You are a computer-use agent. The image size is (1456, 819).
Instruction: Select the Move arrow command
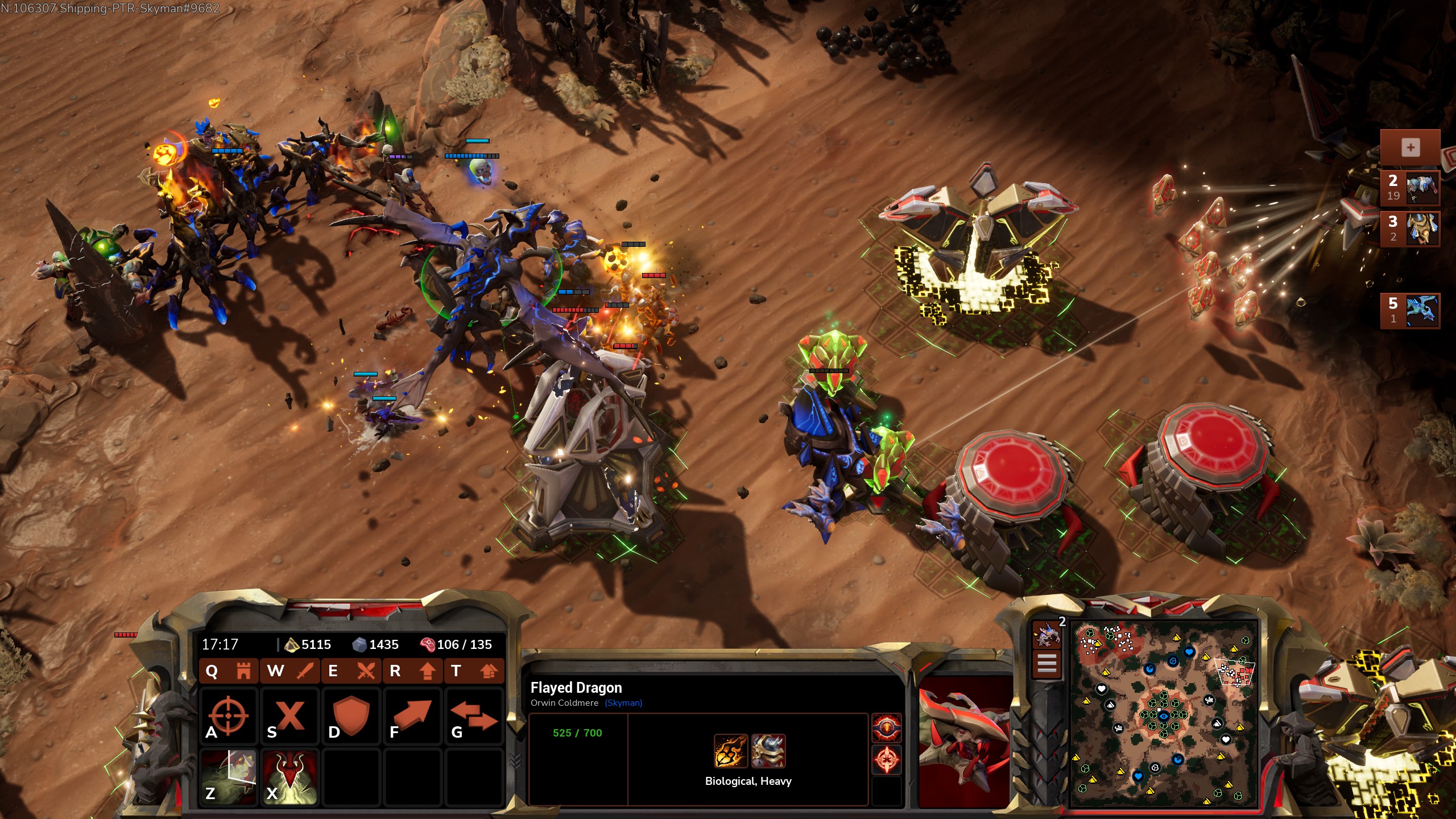point(412,715)
